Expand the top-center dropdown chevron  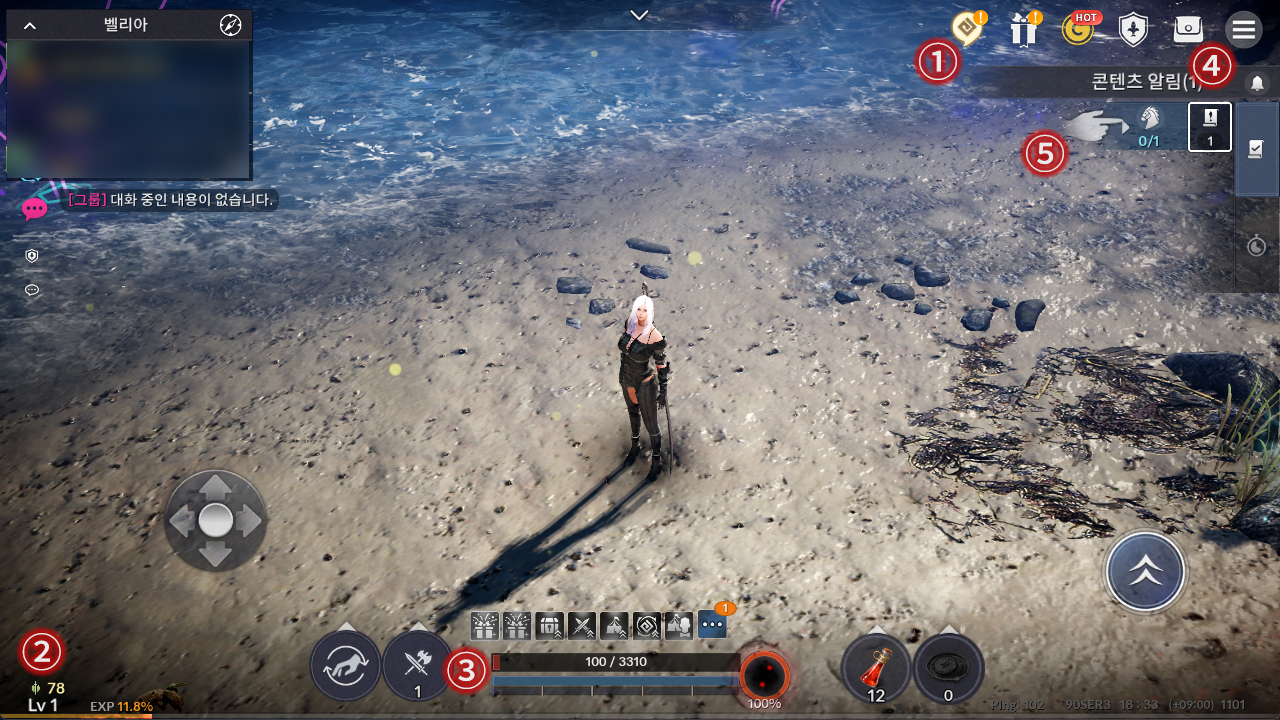click(640, 14)
